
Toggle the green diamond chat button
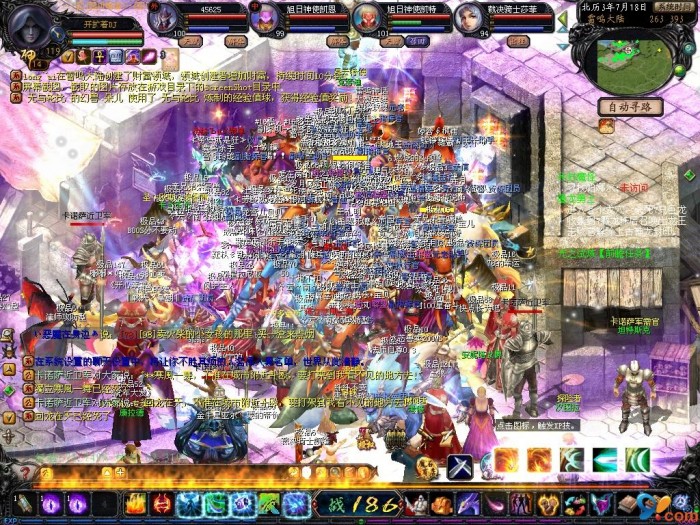(x=8, y=392)
